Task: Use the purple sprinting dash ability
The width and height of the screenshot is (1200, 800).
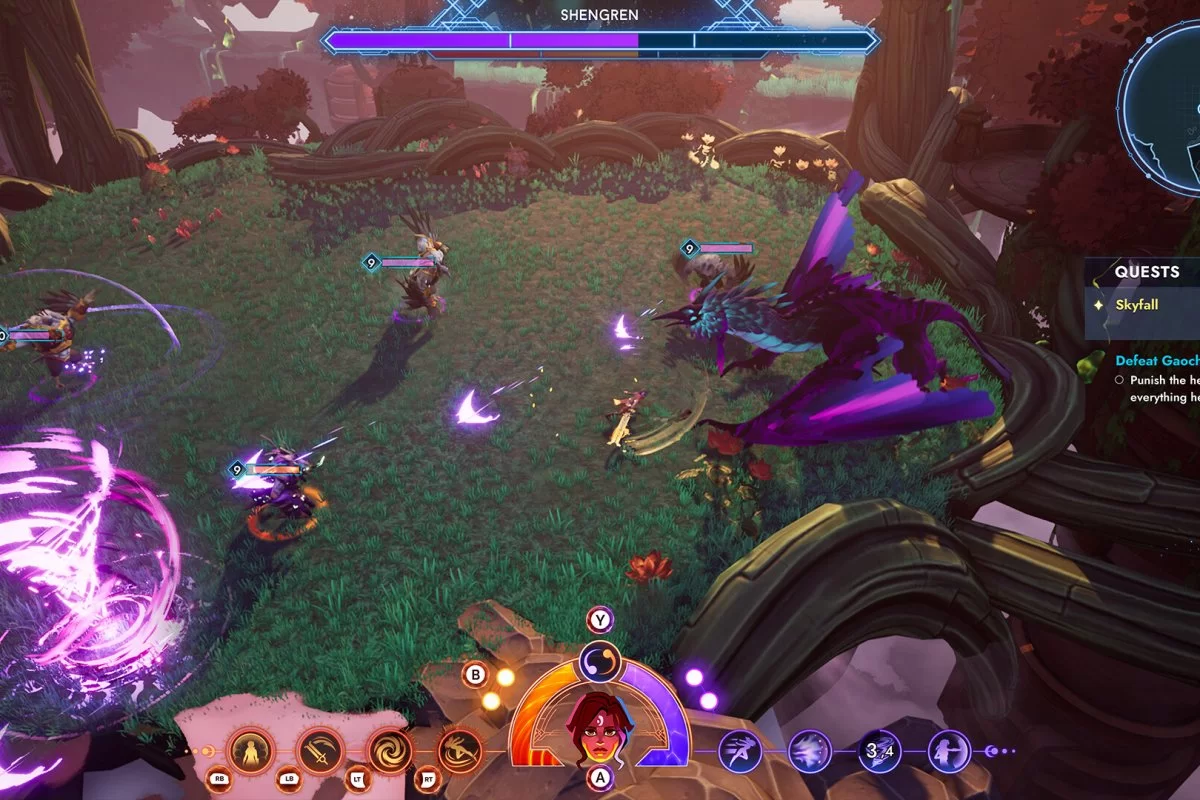Action: point(740,751)
